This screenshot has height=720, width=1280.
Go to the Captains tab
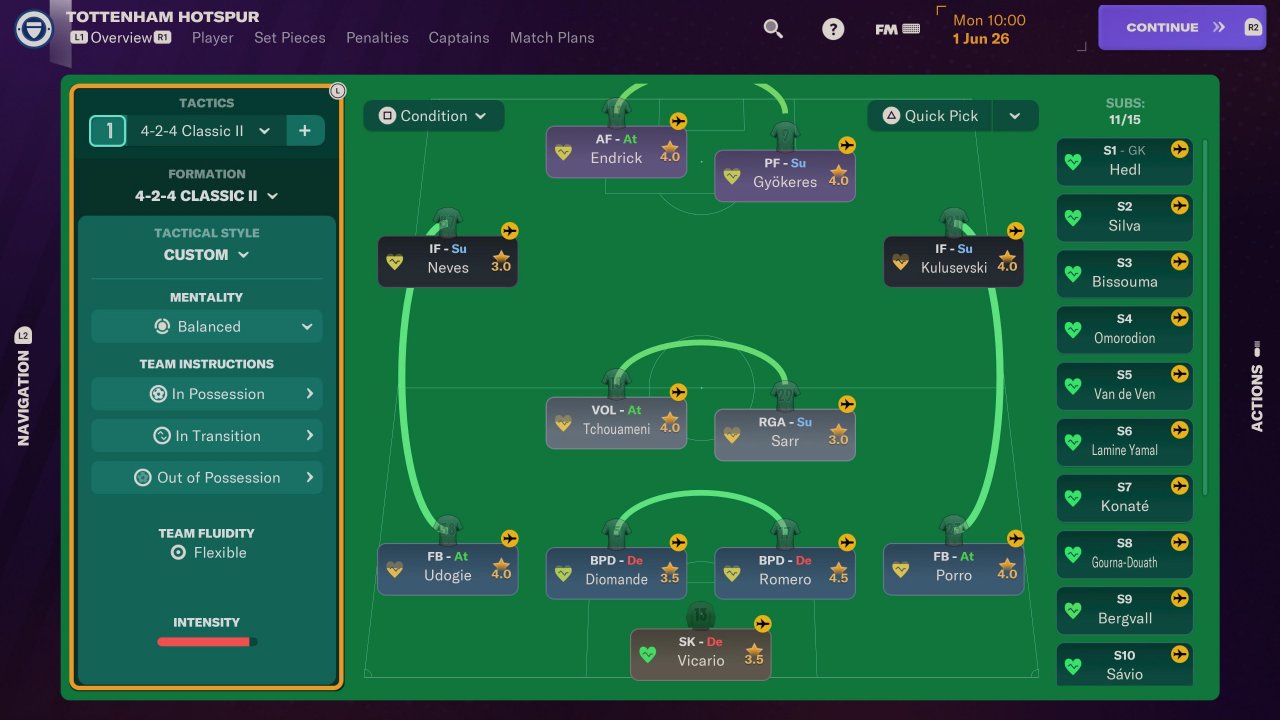459,38
